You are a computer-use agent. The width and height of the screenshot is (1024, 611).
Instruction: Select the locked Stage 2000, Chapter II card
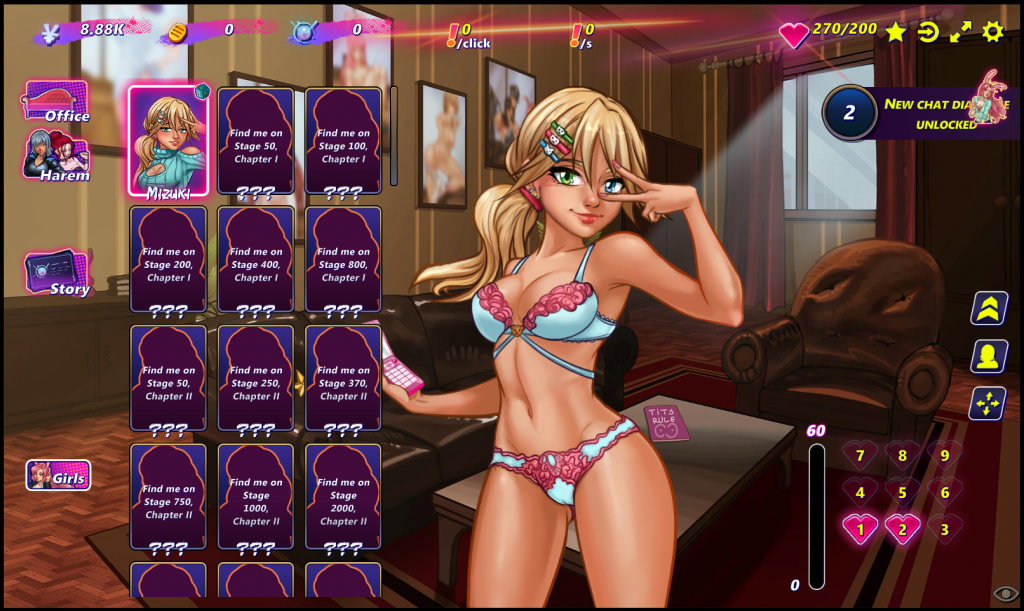343,497
